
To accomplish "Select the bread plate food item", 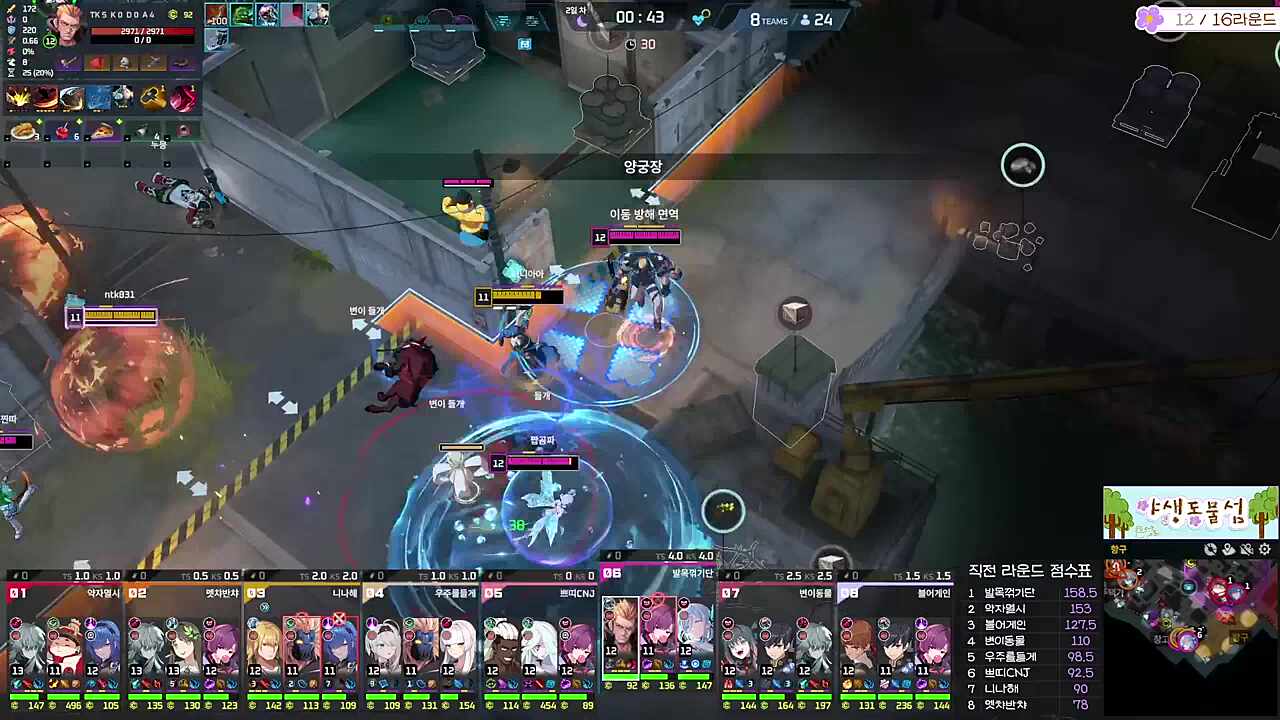I will [24, 131].
